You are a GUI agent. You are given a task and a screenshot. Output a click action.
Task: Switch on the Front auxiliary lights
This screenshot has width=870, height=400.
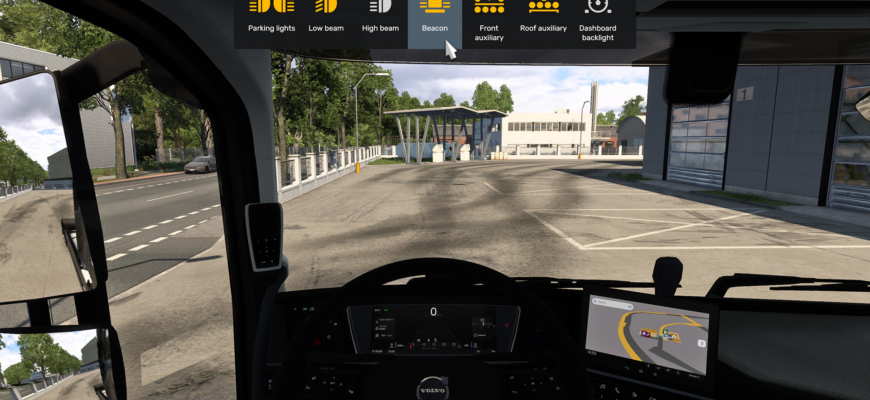pyautogui.click(x=490, y=20)
